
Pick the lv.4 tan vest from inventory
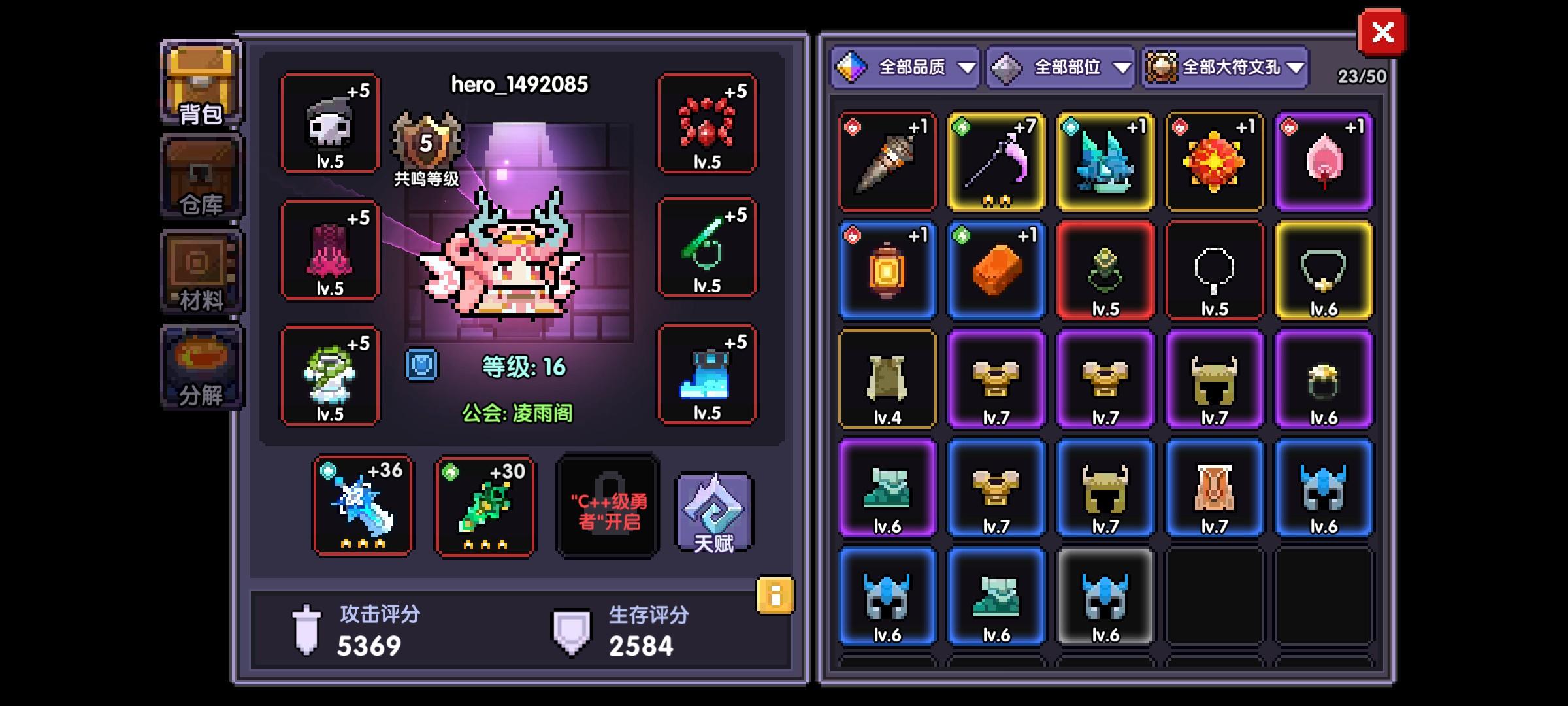(888, 380)
